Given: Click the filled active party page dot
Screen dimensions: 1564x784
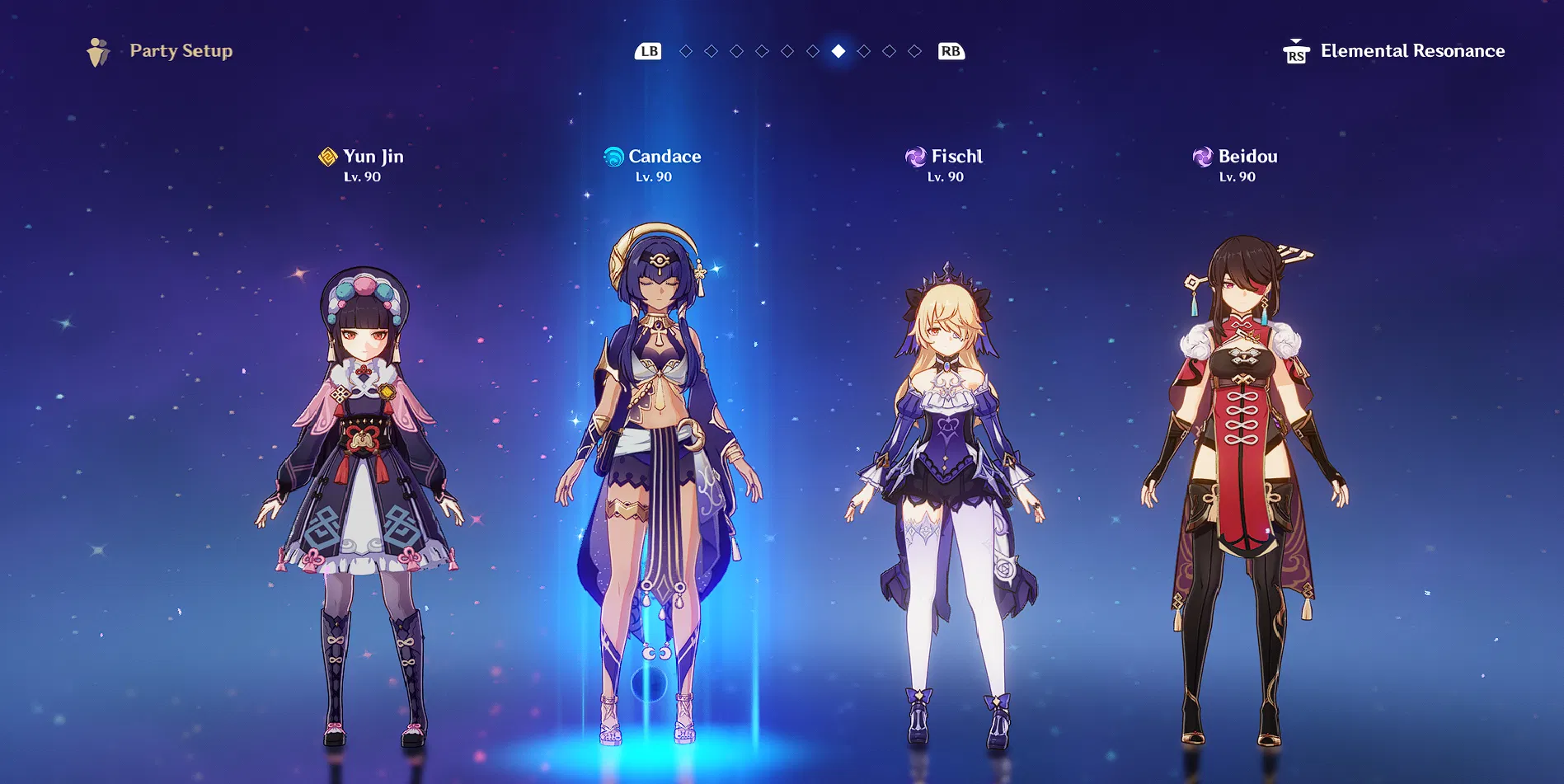Looking at the screenshot, I should coord(838,51).
